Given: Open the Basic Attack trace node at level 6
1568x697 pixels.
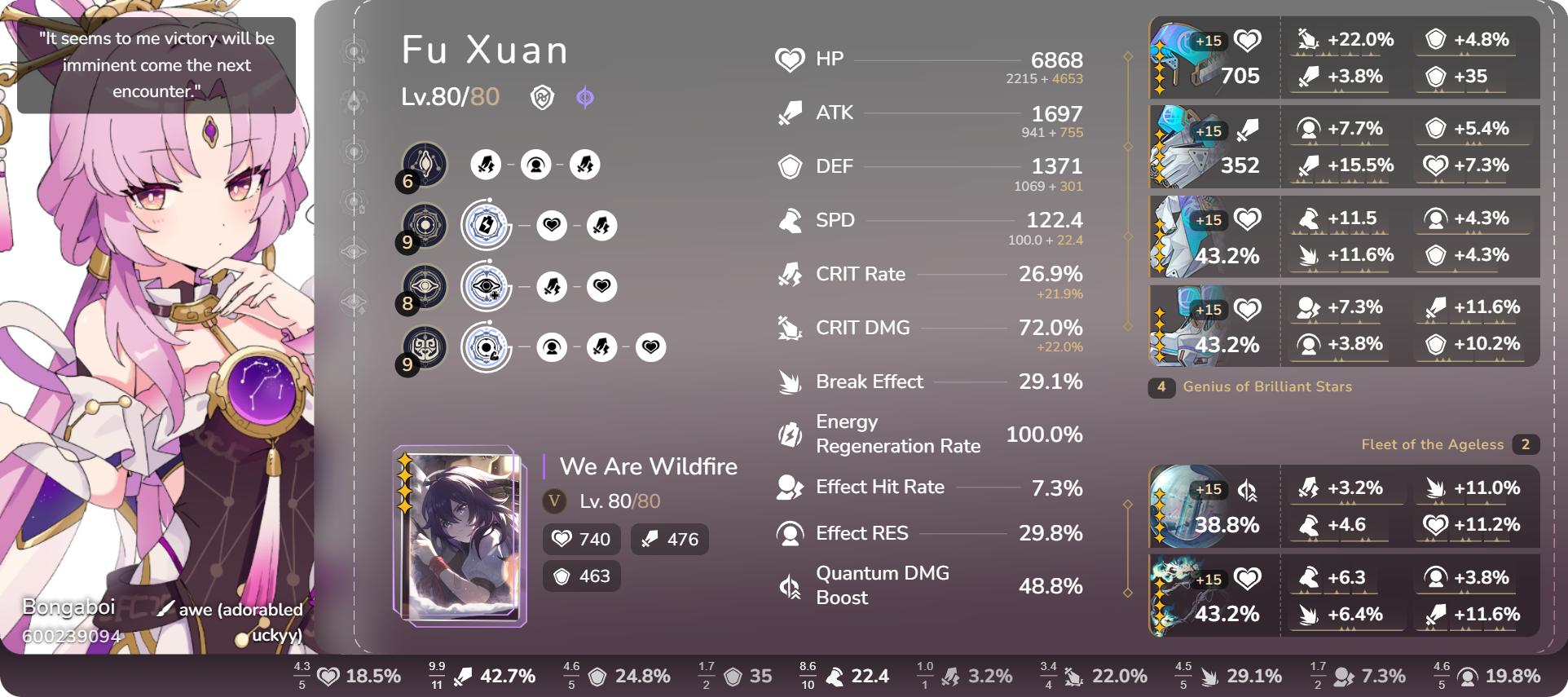Looking at the screenshot, I should point(422,164).
